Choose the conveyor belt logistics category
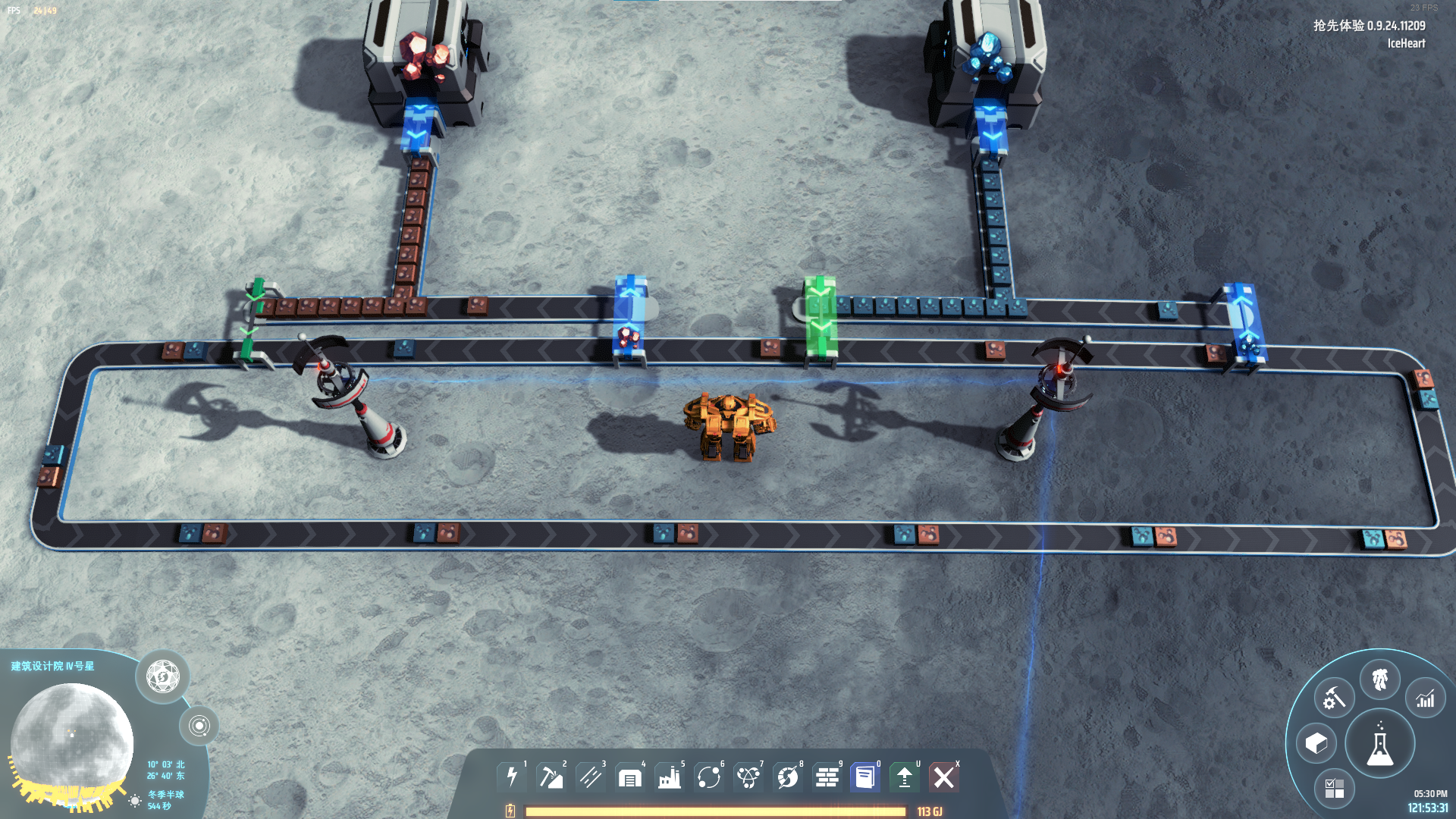Image resolution: width=1456 pixels, height=819 pixels. [591, 777]
